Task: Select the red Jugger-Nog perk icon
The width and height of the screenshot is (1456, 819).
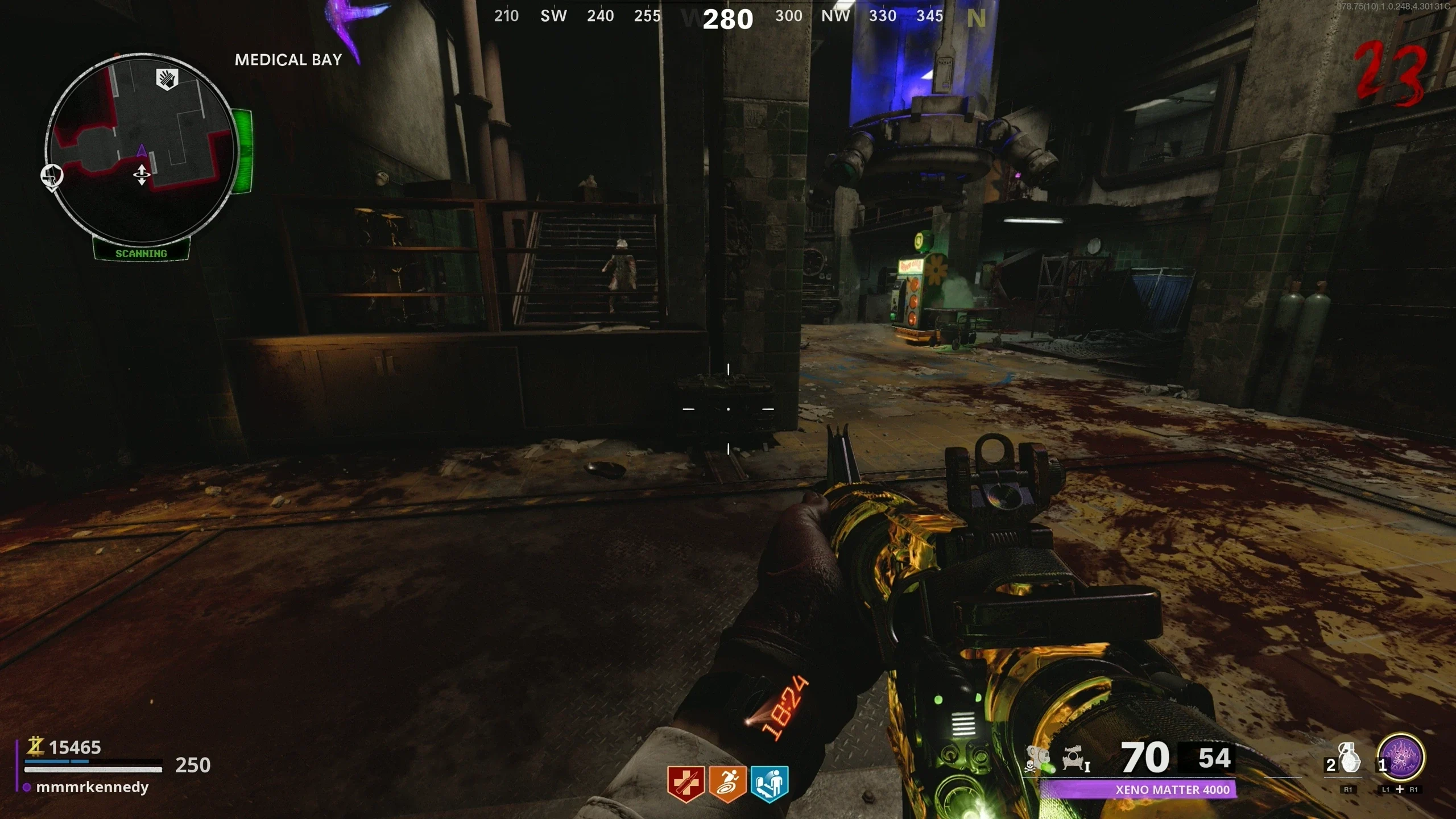Action: 686,783
